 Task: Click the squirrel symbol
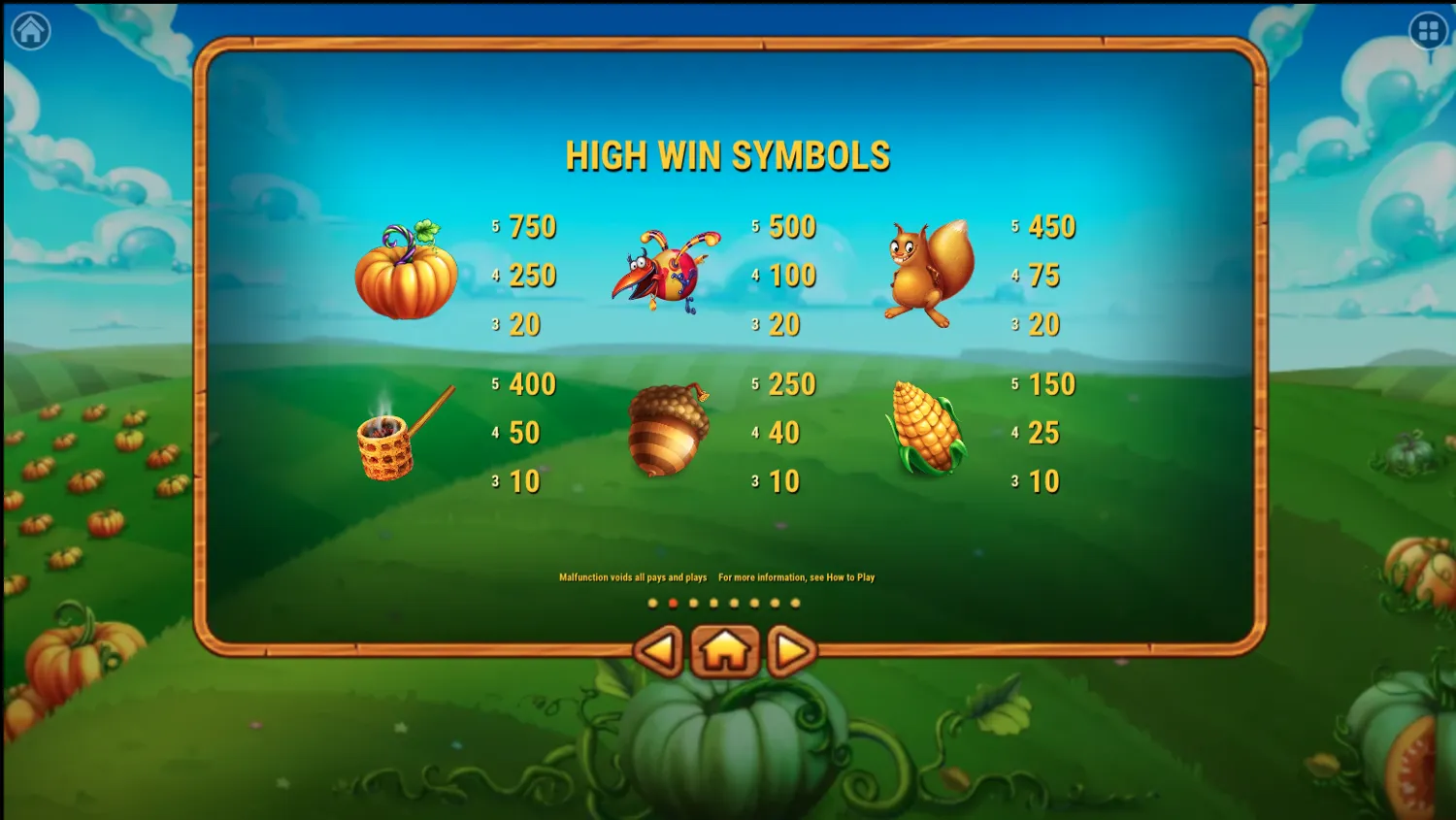(927, 272)
